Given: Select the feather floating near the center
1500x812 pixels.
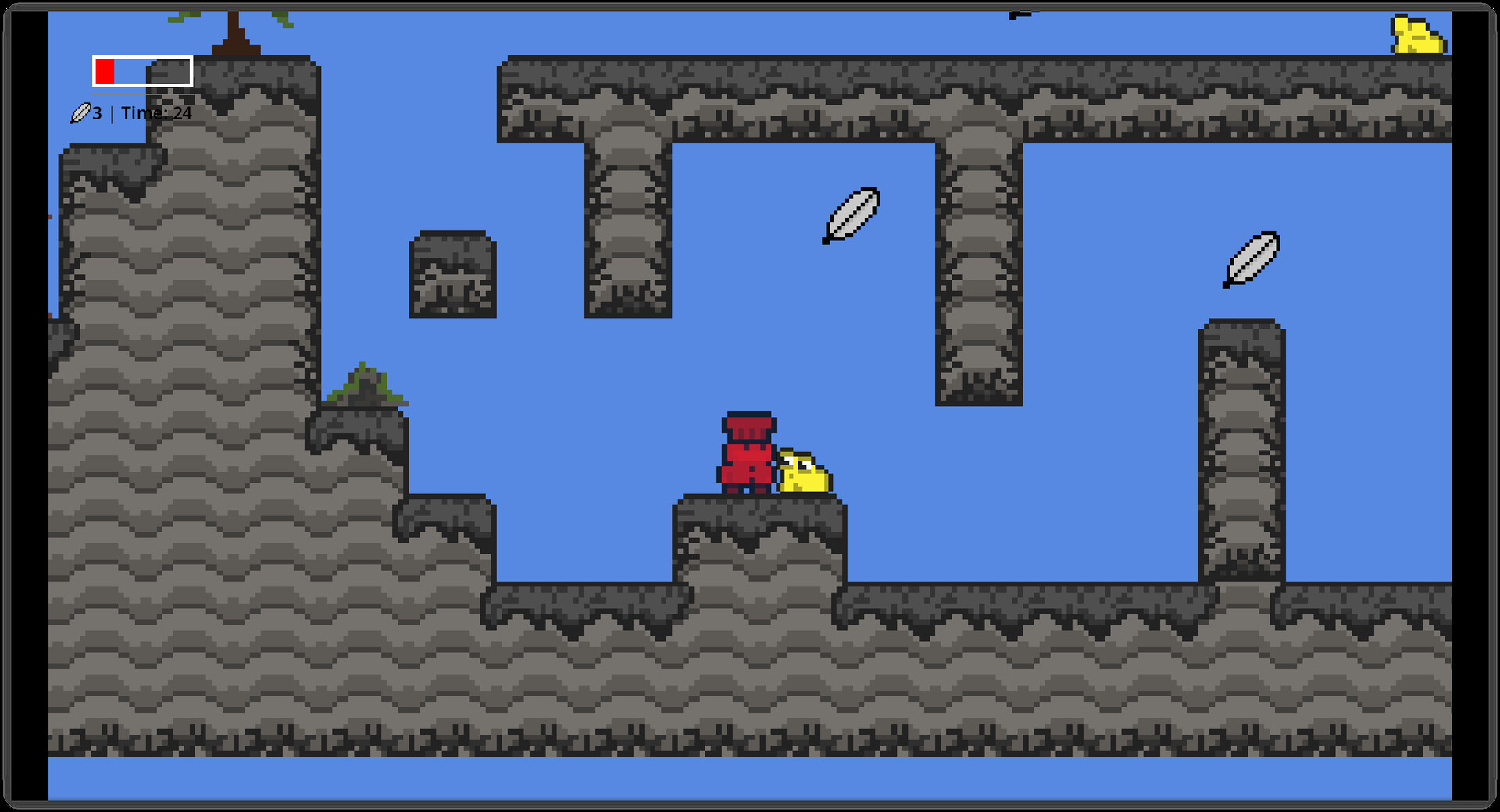Looking at the screenshot, I should (x=850, y=217).
